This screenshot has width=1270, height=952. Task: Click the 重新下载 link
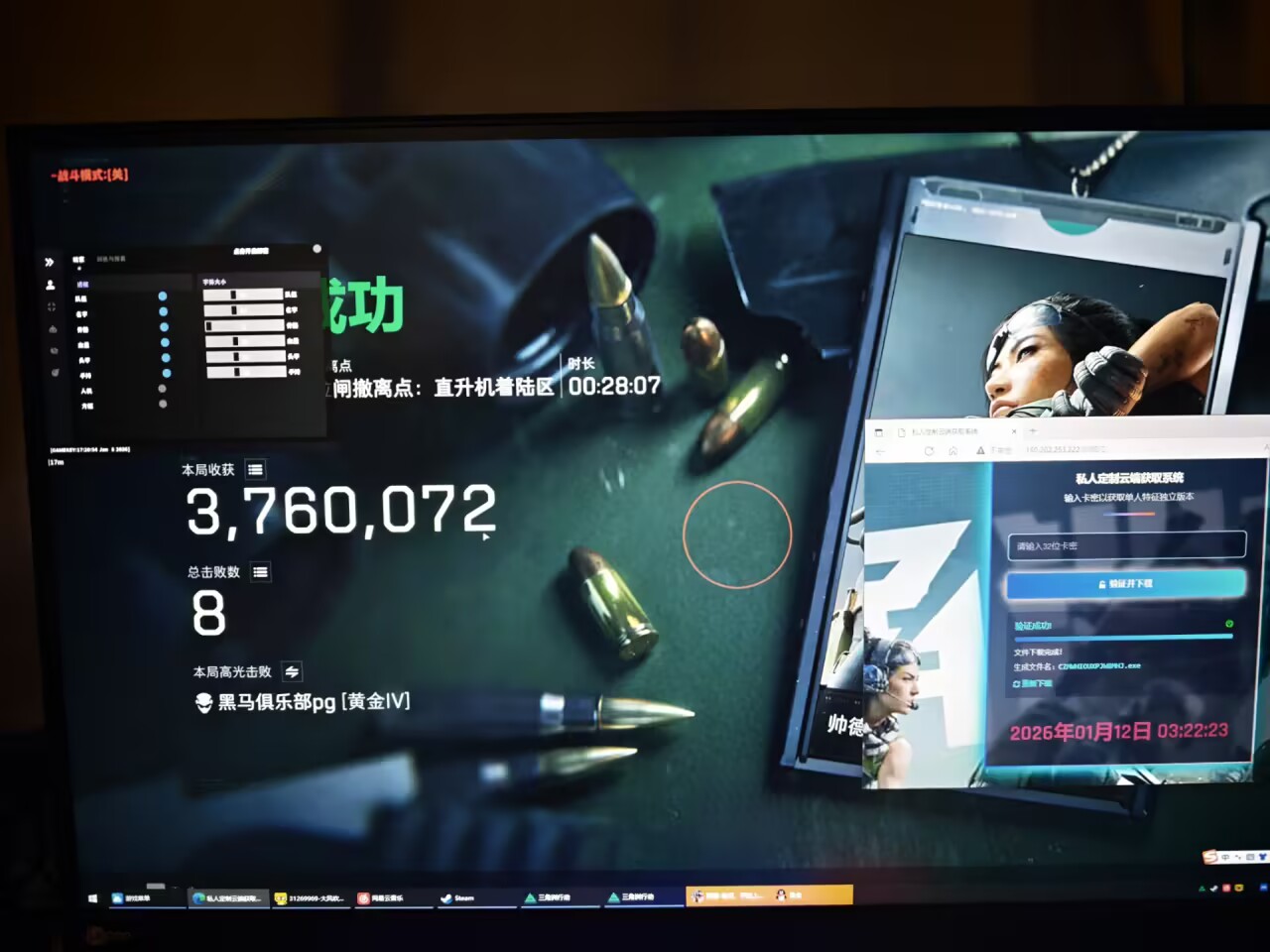coord(1032,685)
